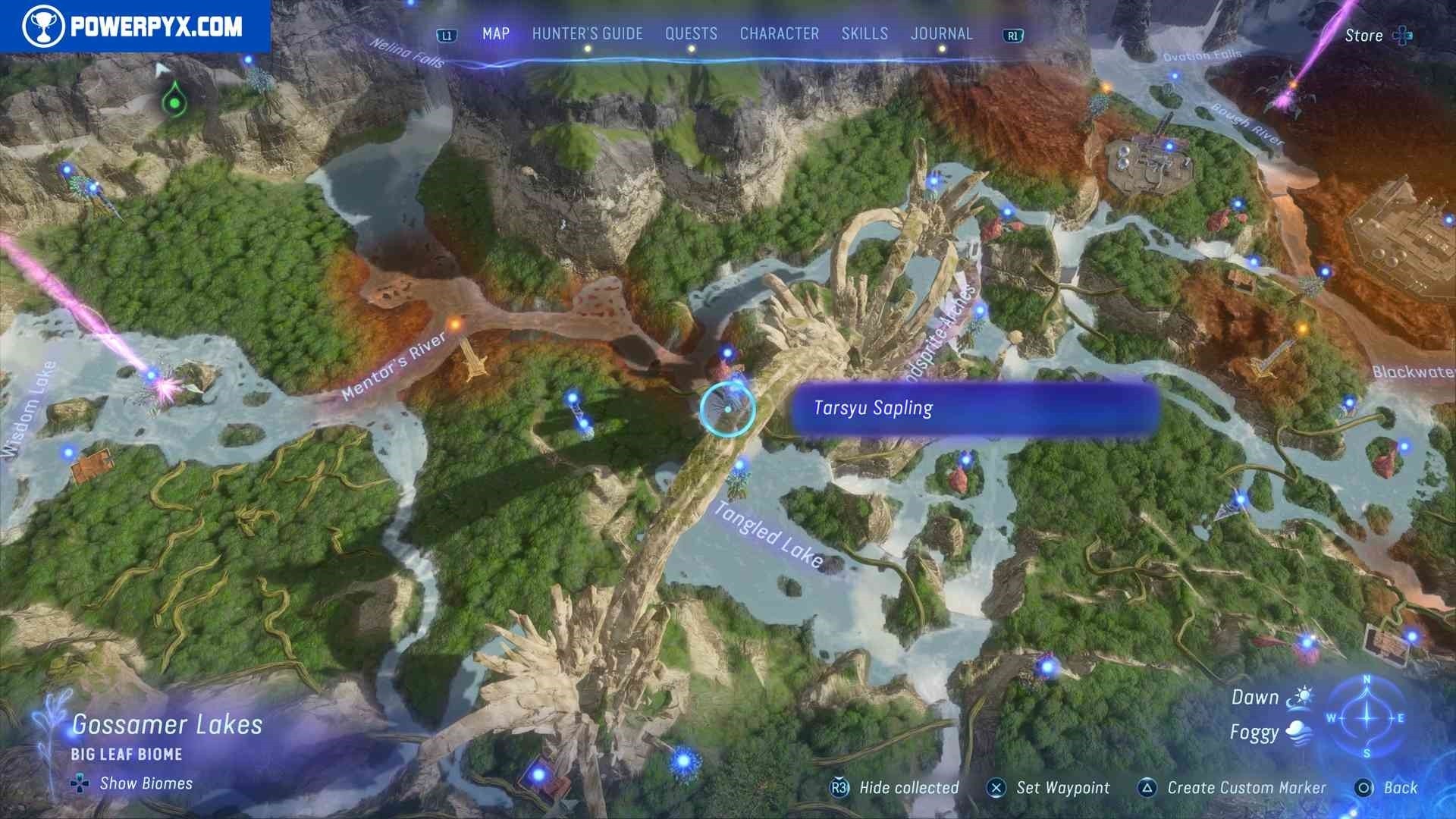Image resolution: width=1456 pixels, height=819 pixels.
Task: Toggle Show Biomes overlay
Action: (x=146, y=783)
